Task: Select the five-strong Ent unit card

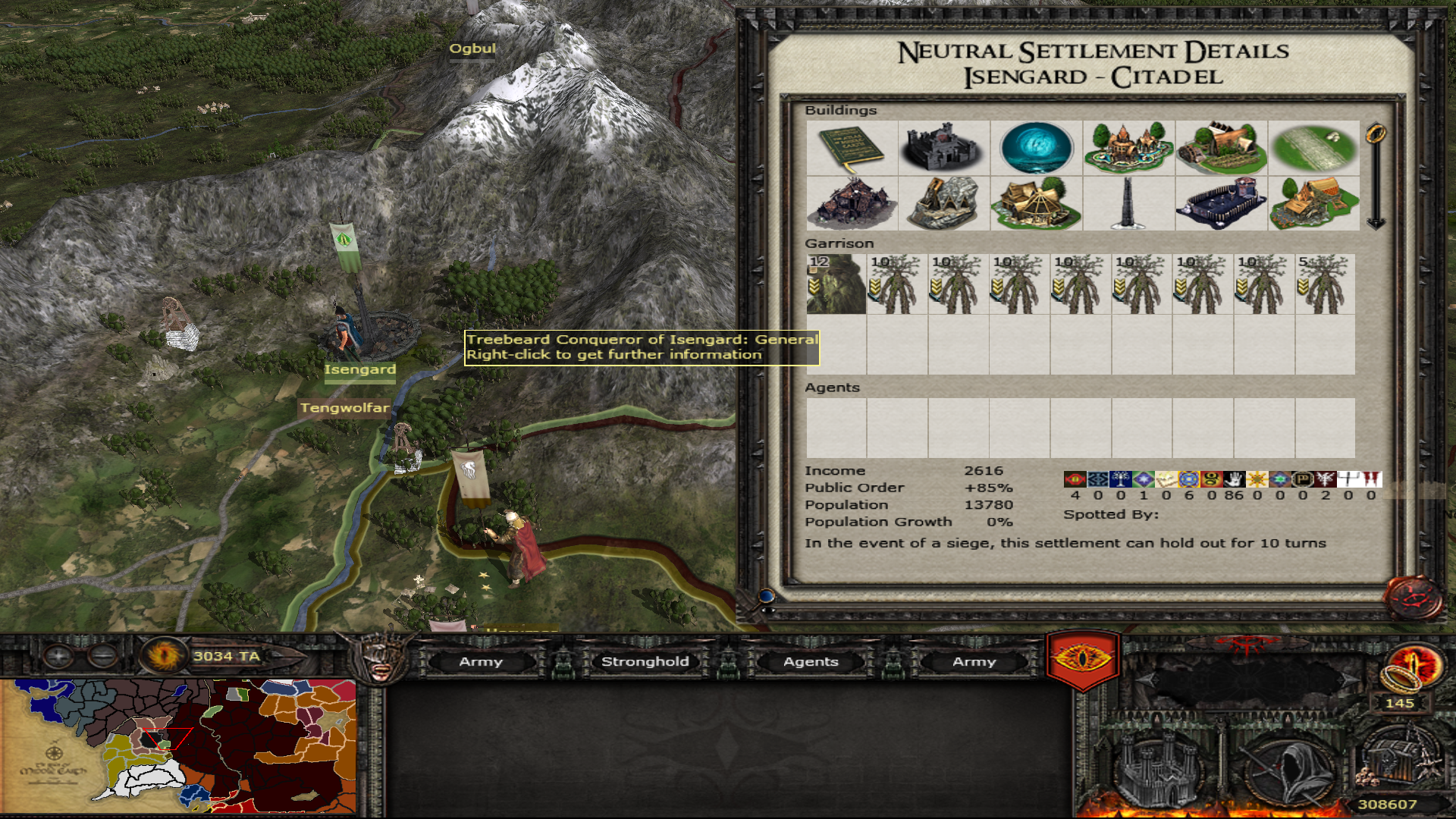Action: [x=1325, y=284]
